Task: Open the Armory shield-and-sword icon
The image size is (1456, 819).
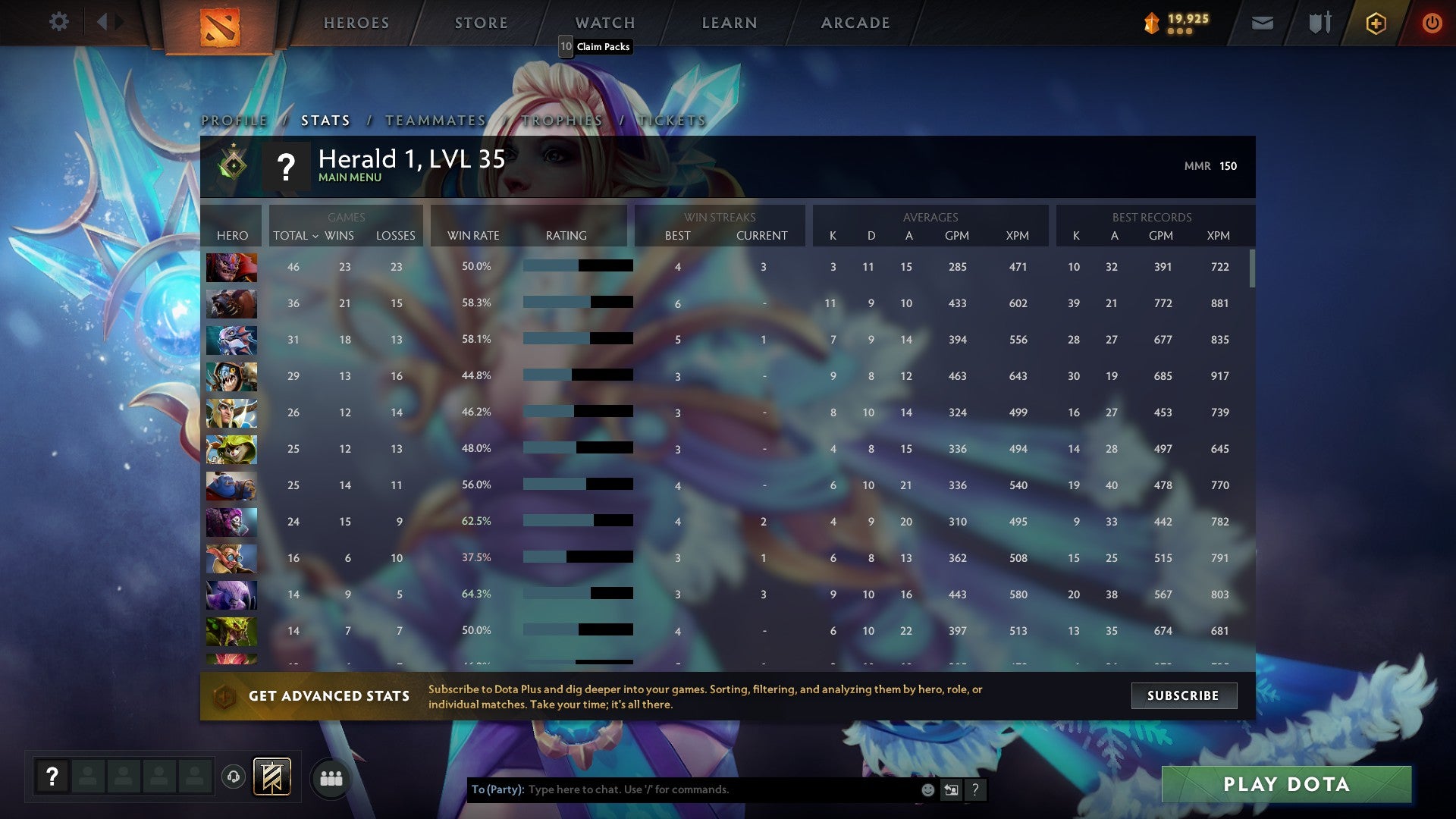Action: point(1319,23)
